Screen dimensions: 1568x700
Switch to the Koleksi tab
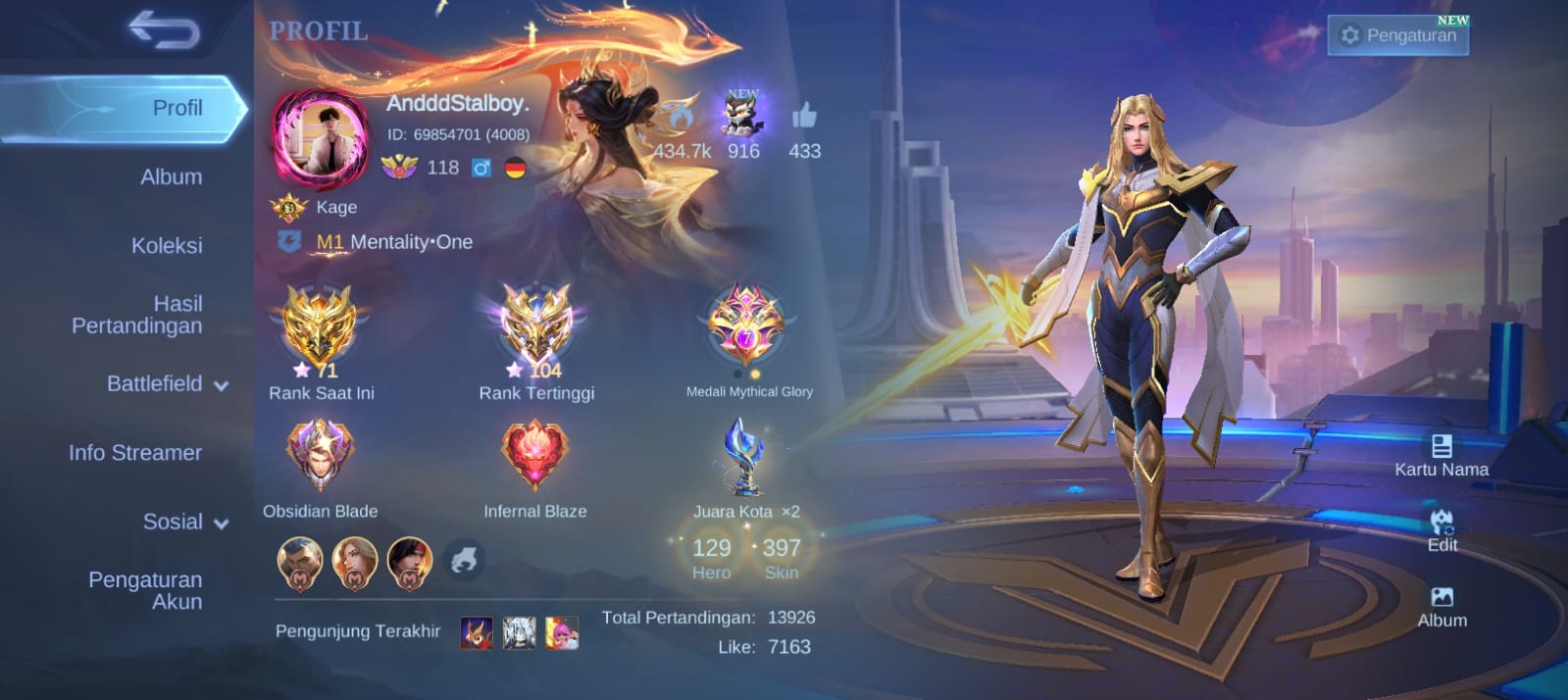[x=167, y=246]
